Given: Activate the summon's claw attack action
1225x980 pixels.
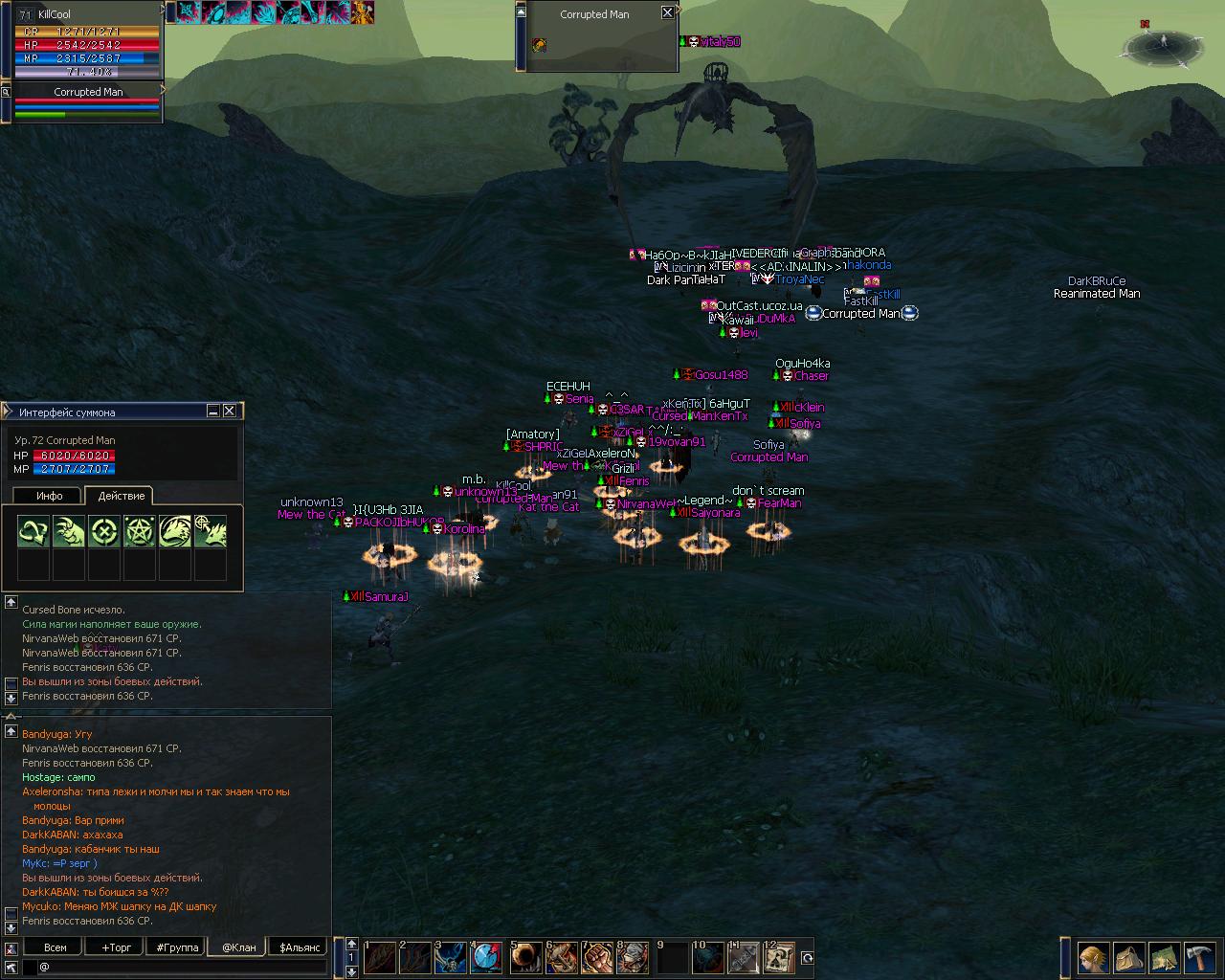Looking at the screenshot, I should click(x=69, y=531).
